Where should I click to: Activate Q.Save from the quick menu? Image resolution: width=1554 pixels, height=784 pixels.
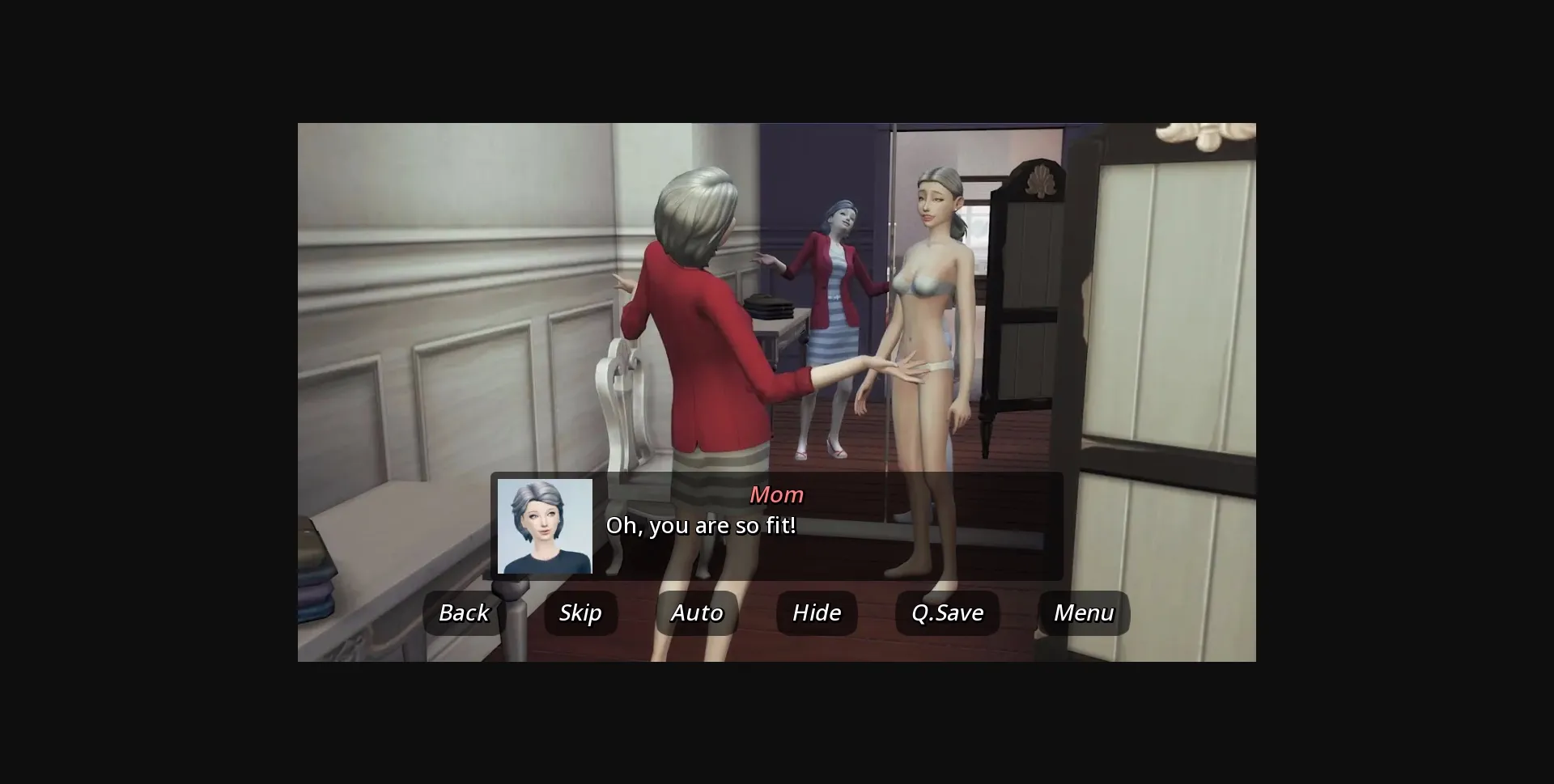click(x=947, y=613)
